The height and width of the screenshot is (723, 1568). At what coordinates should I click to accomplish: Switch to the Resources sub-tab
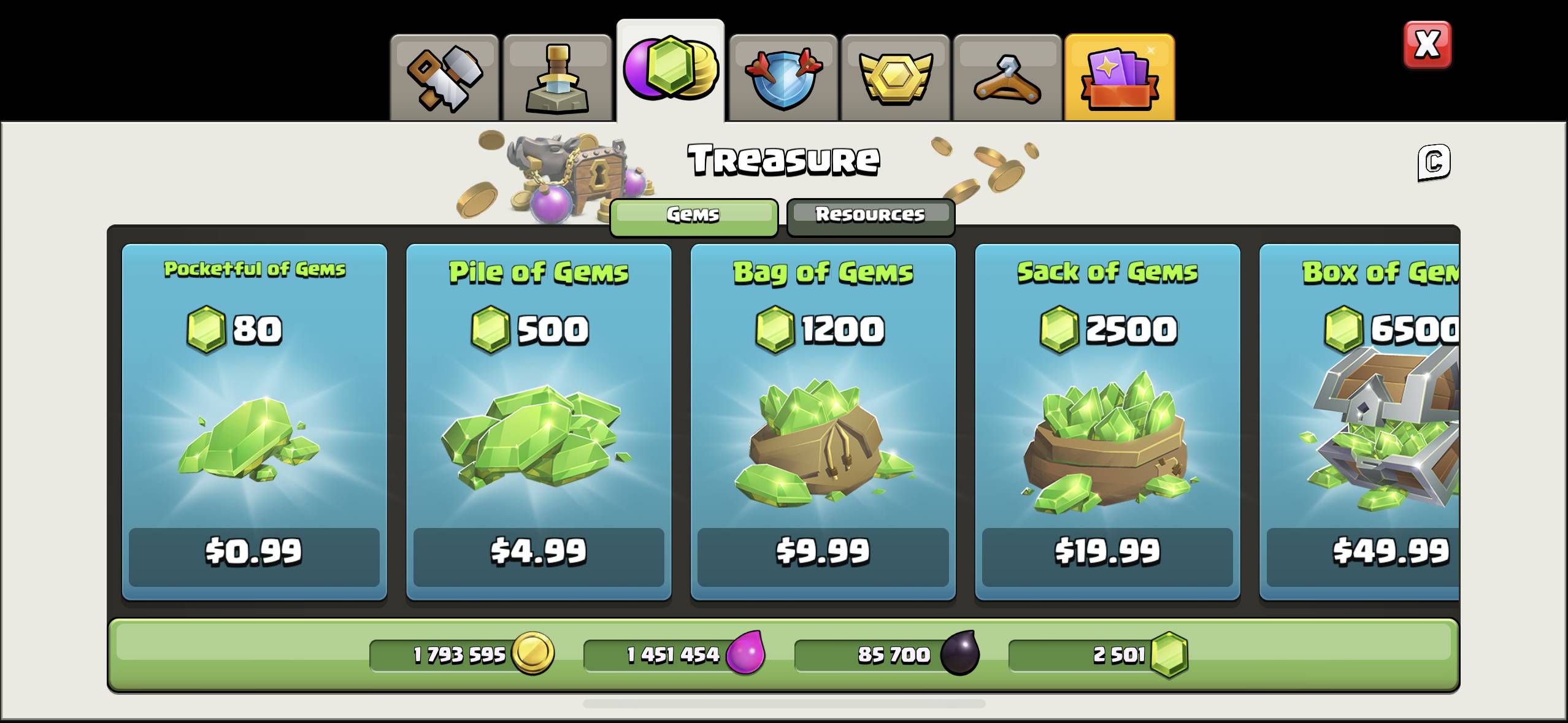(870, 216)
